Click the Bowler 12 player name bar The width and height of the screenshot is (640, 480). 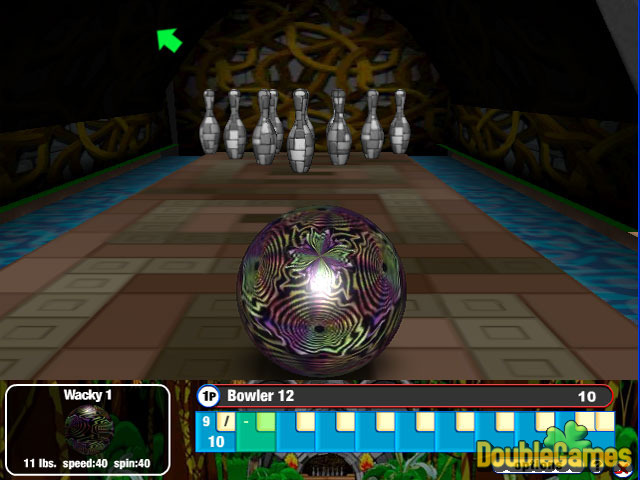click(405, 396)
